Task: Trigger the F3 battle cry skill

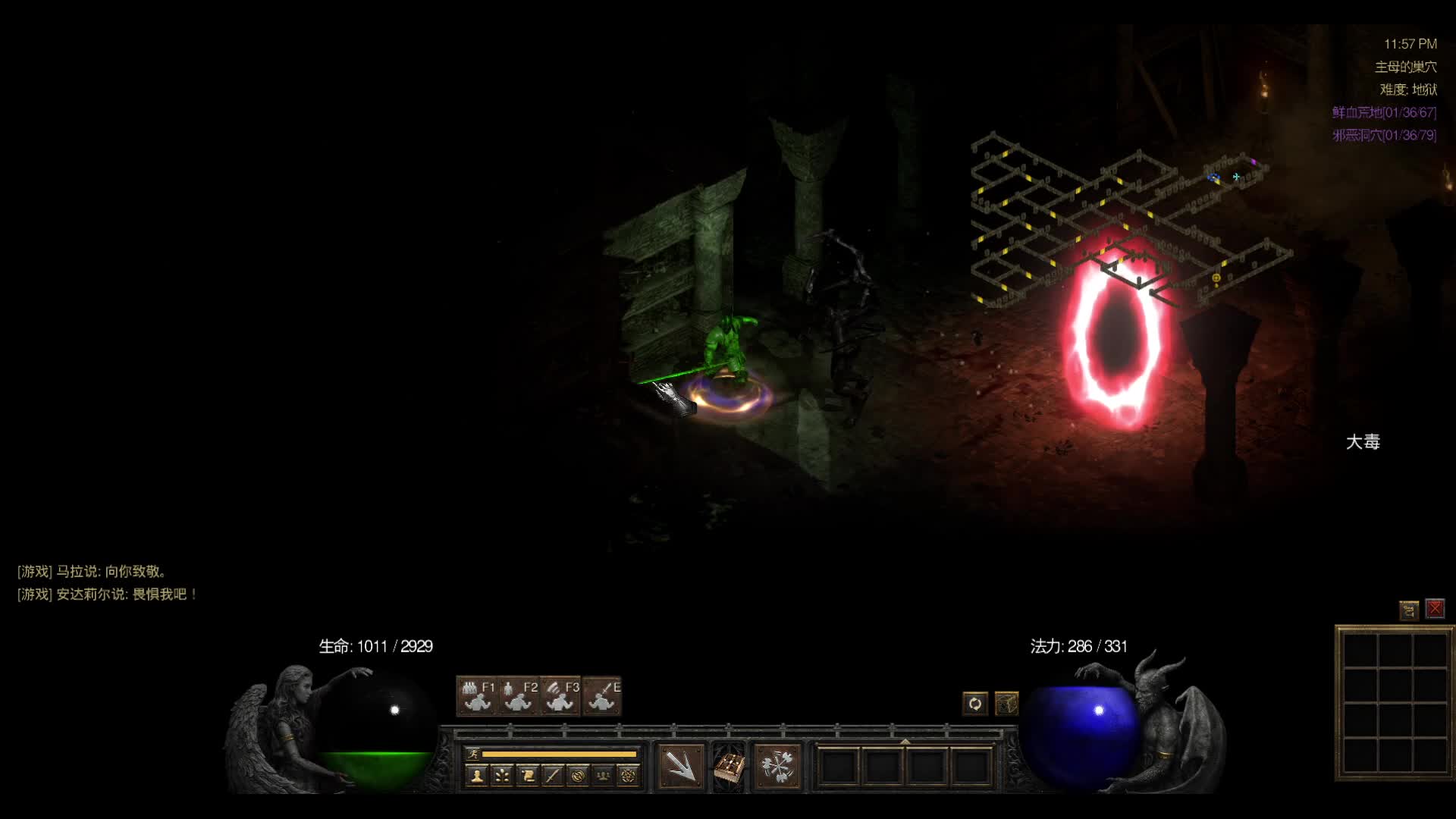Action: [561, 696]
